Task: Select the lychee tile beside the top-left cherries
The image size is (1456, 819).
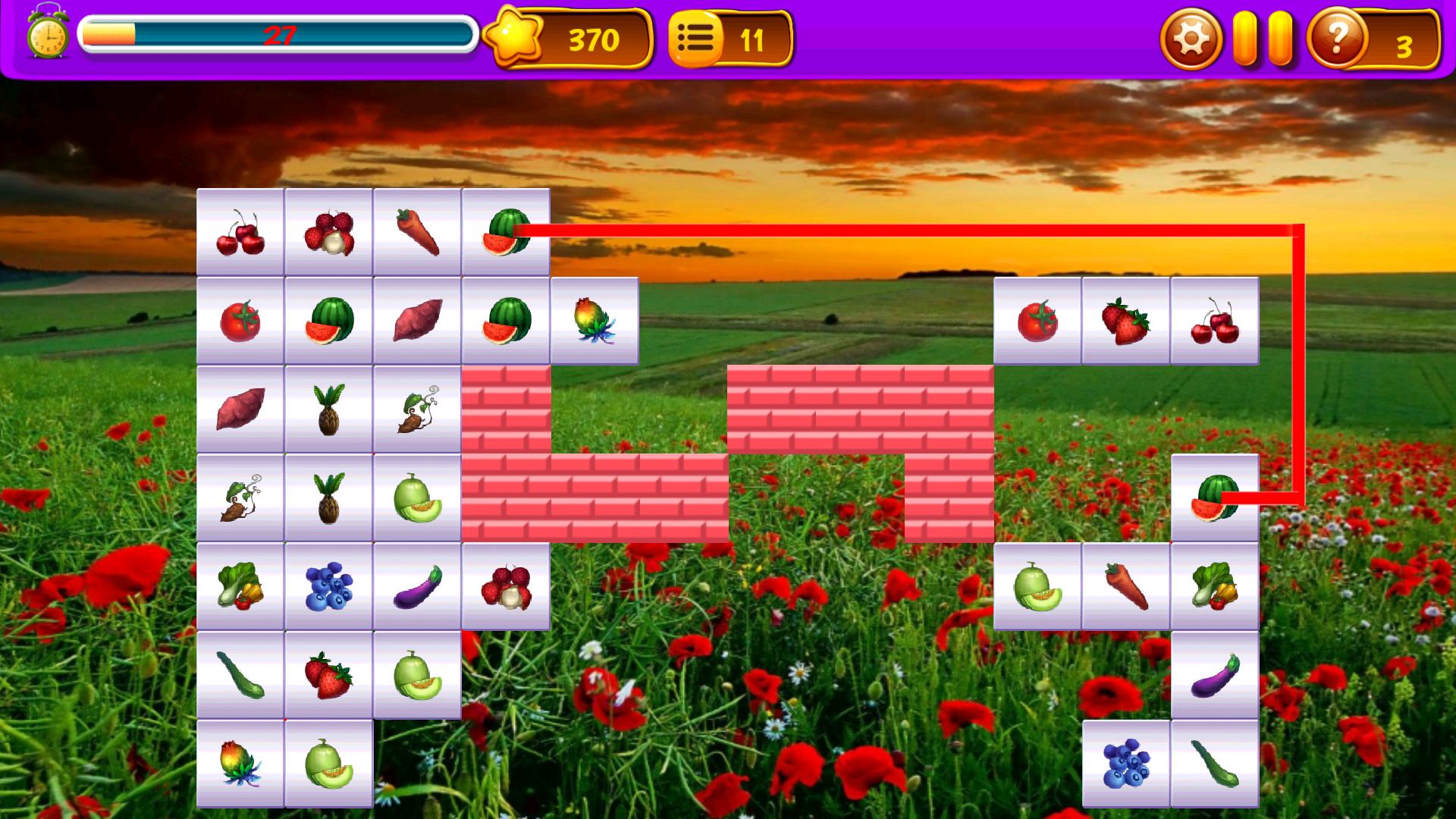Action: coord(329,234)
